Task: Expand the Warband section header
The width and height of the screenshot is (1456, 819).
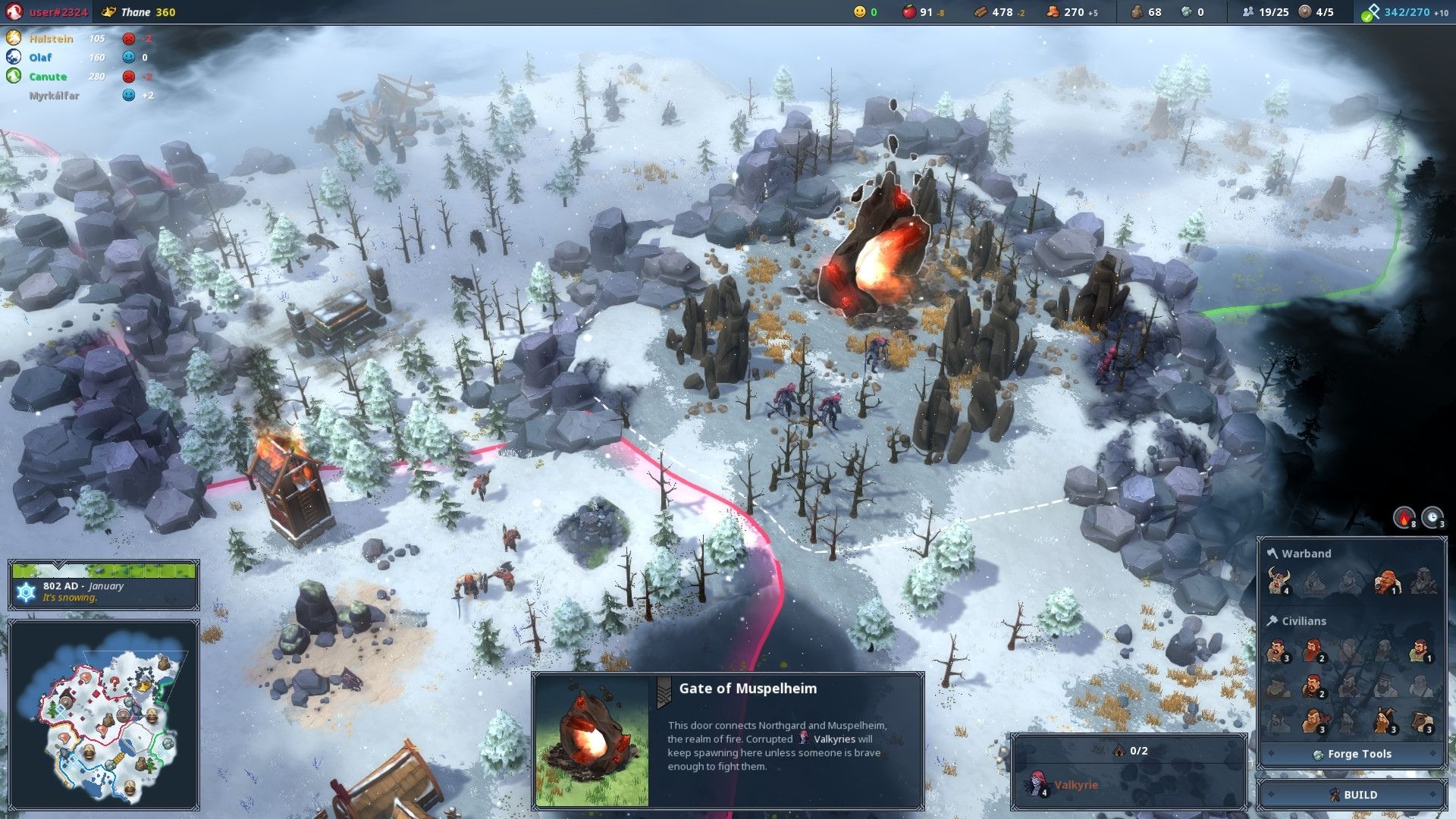Action: click(x=1298, y=553)
